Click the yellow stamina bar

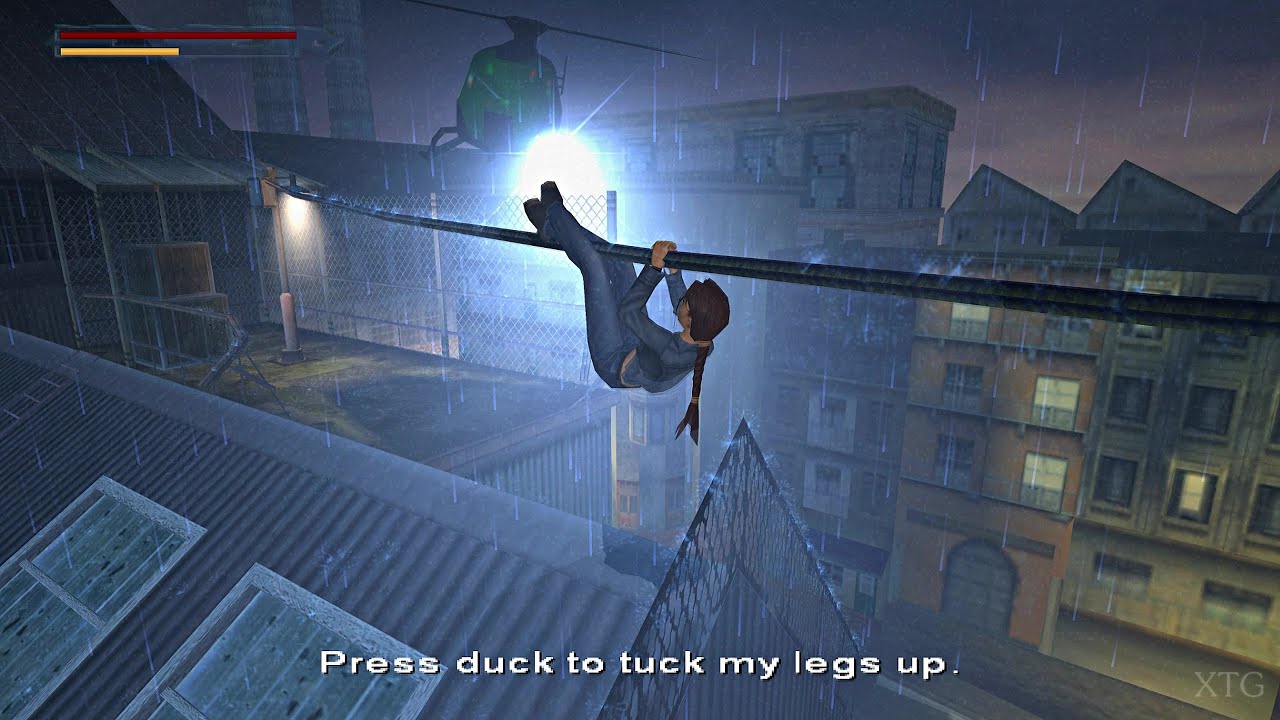120,50
